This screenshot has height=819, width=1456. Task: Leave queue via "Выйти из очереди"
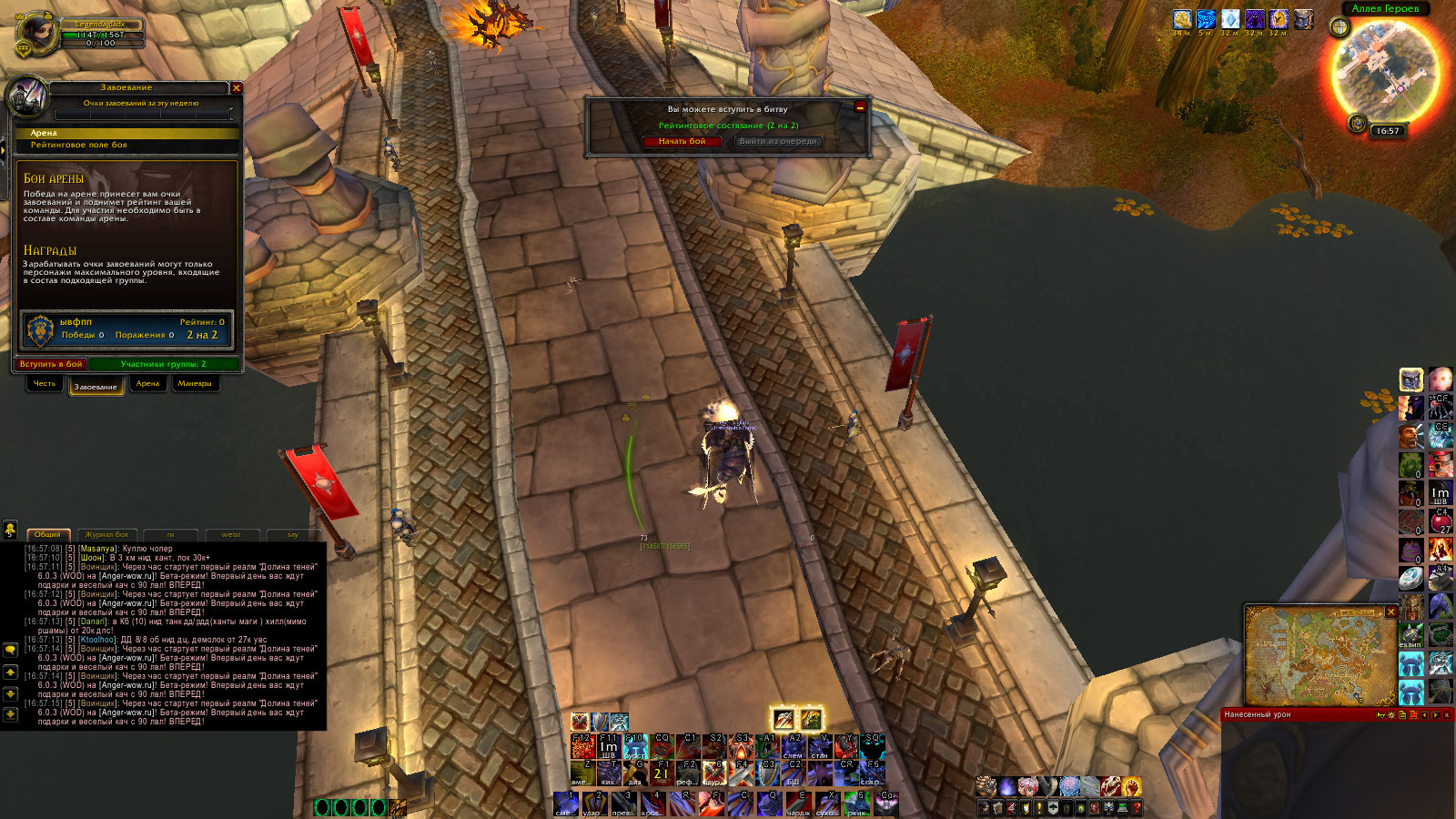777,141
